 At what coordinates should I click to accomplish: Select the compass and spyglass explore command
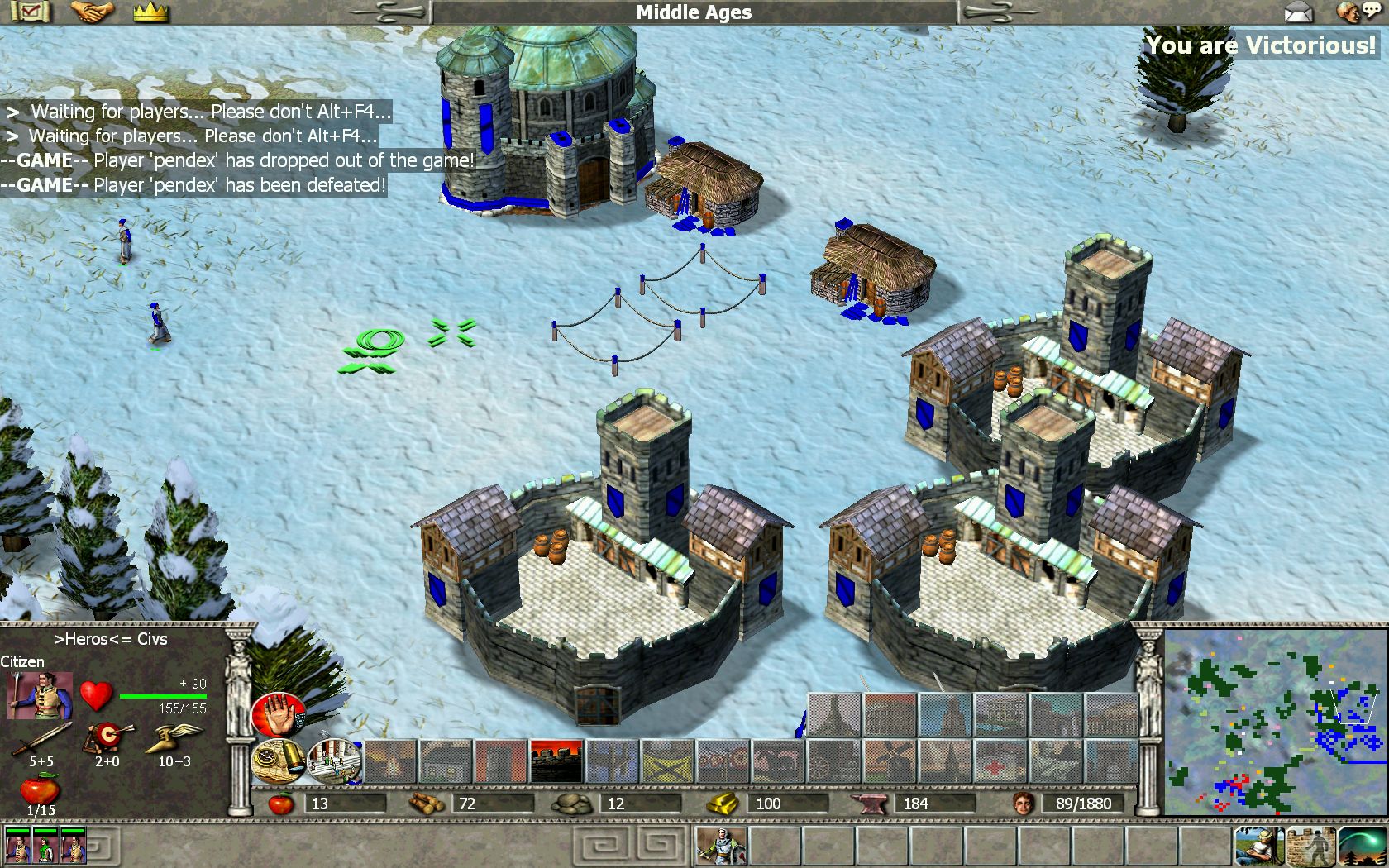click(278, 761)
